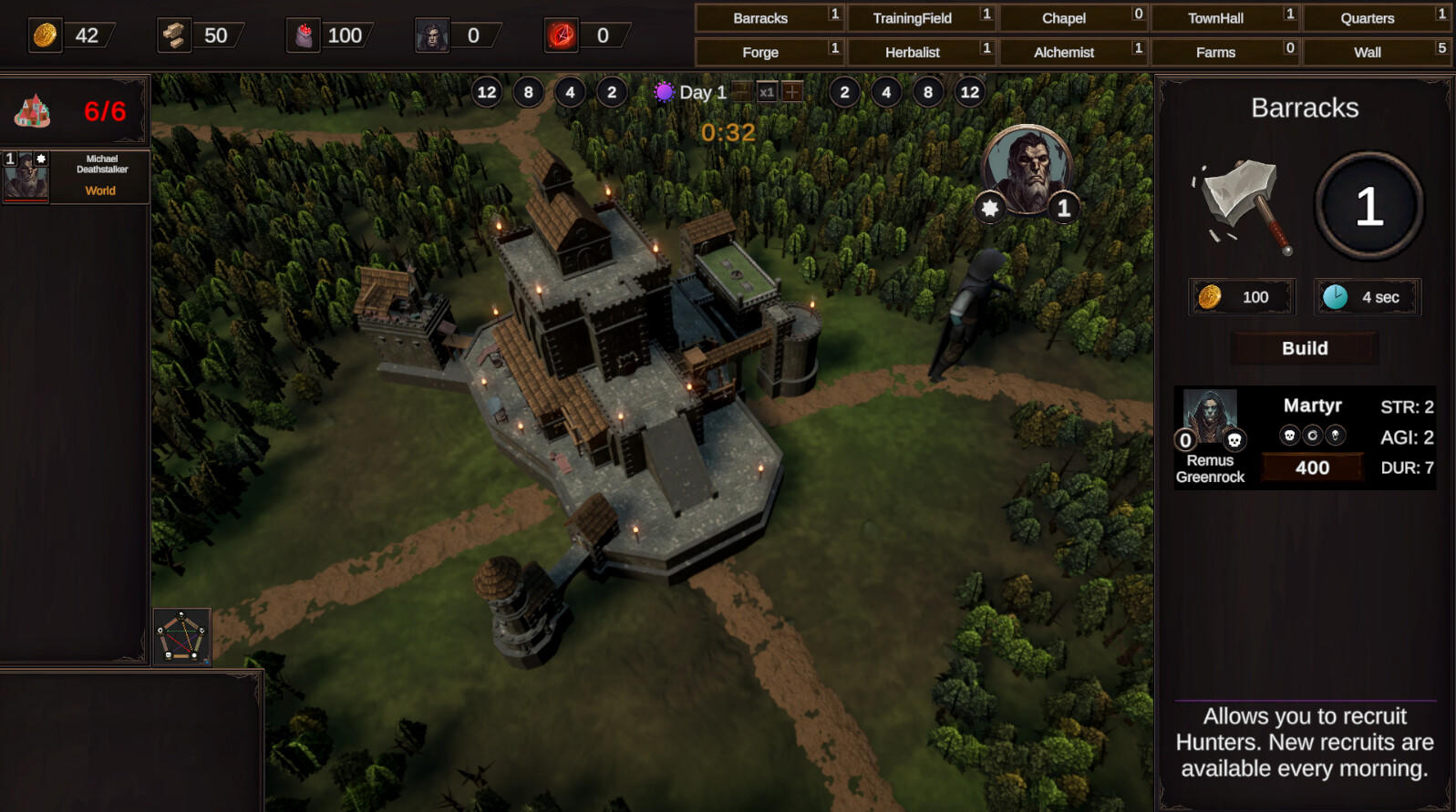Select the Farms building
Viewport: 1456px width, 812px height.
click(x=1215, y=52)
